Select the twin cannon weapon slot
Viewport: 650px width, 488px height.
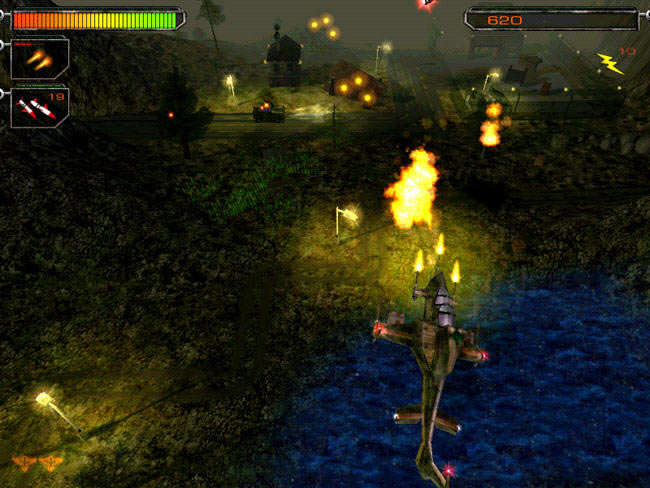40,59
